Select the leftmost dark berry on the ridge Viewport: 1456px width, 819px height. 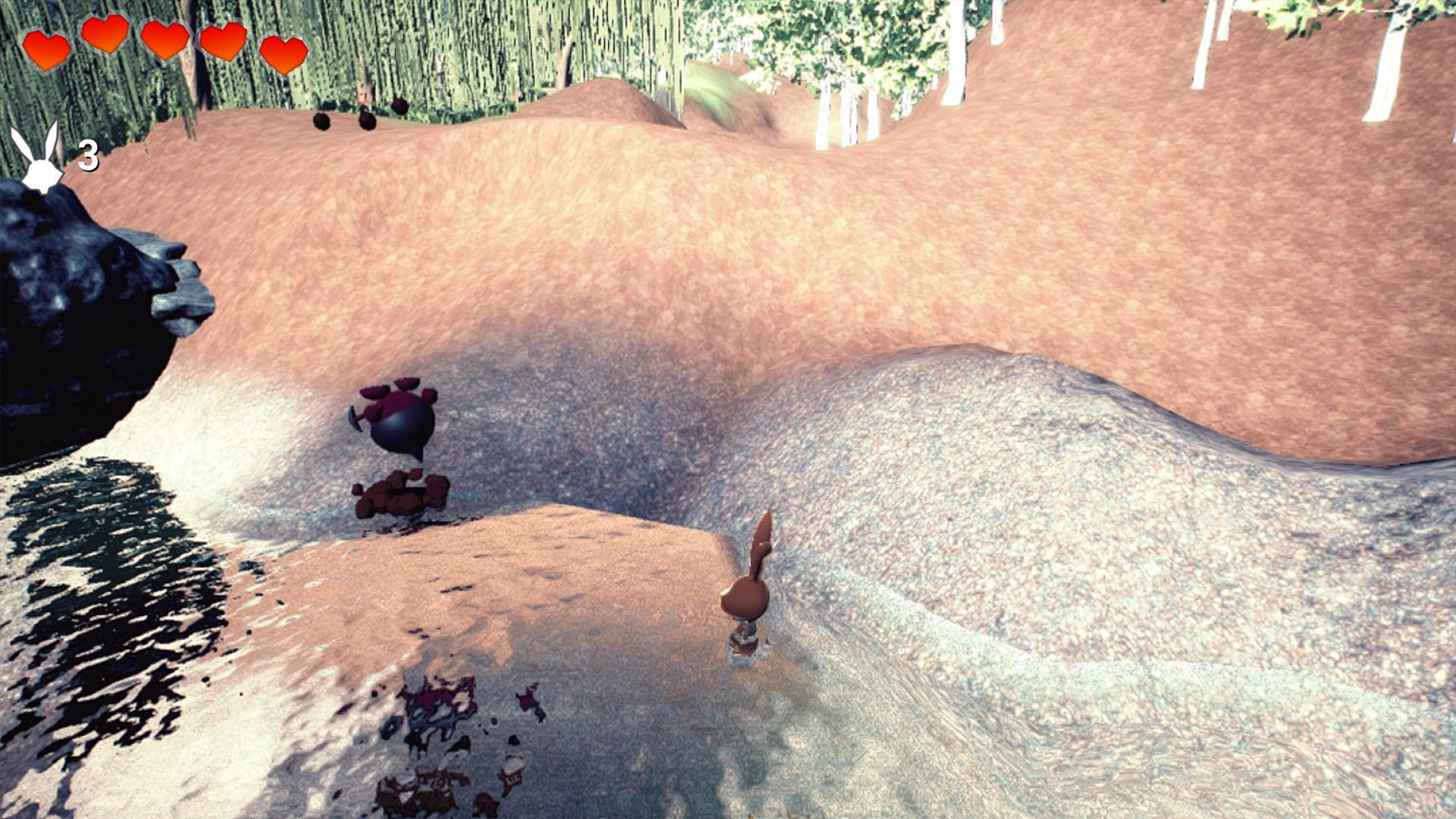pos(322,120)
